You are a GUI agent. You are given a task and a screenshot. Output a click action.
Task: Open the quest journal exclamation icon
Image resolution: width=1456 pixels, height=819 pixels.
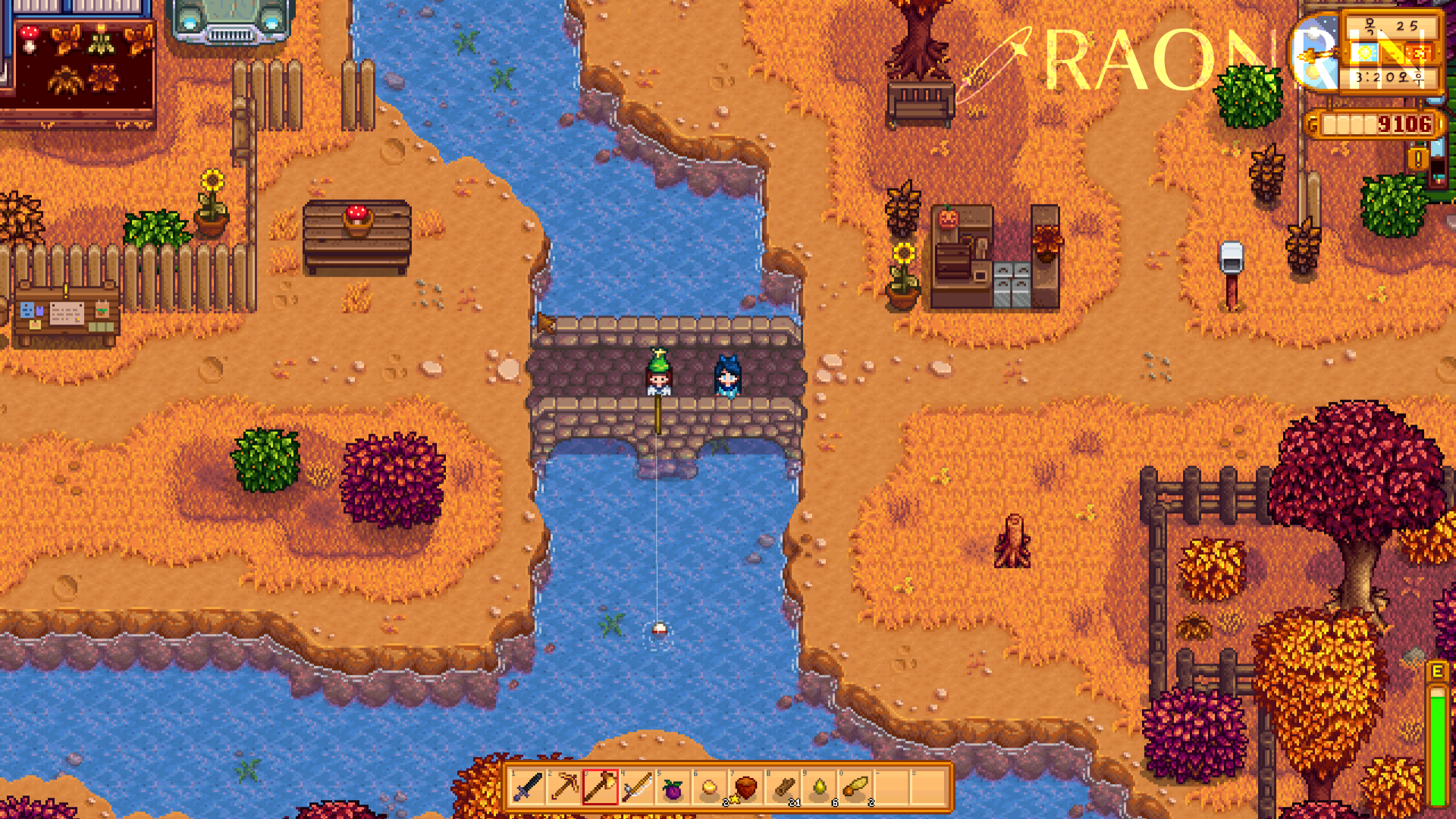coord(1417,158)
